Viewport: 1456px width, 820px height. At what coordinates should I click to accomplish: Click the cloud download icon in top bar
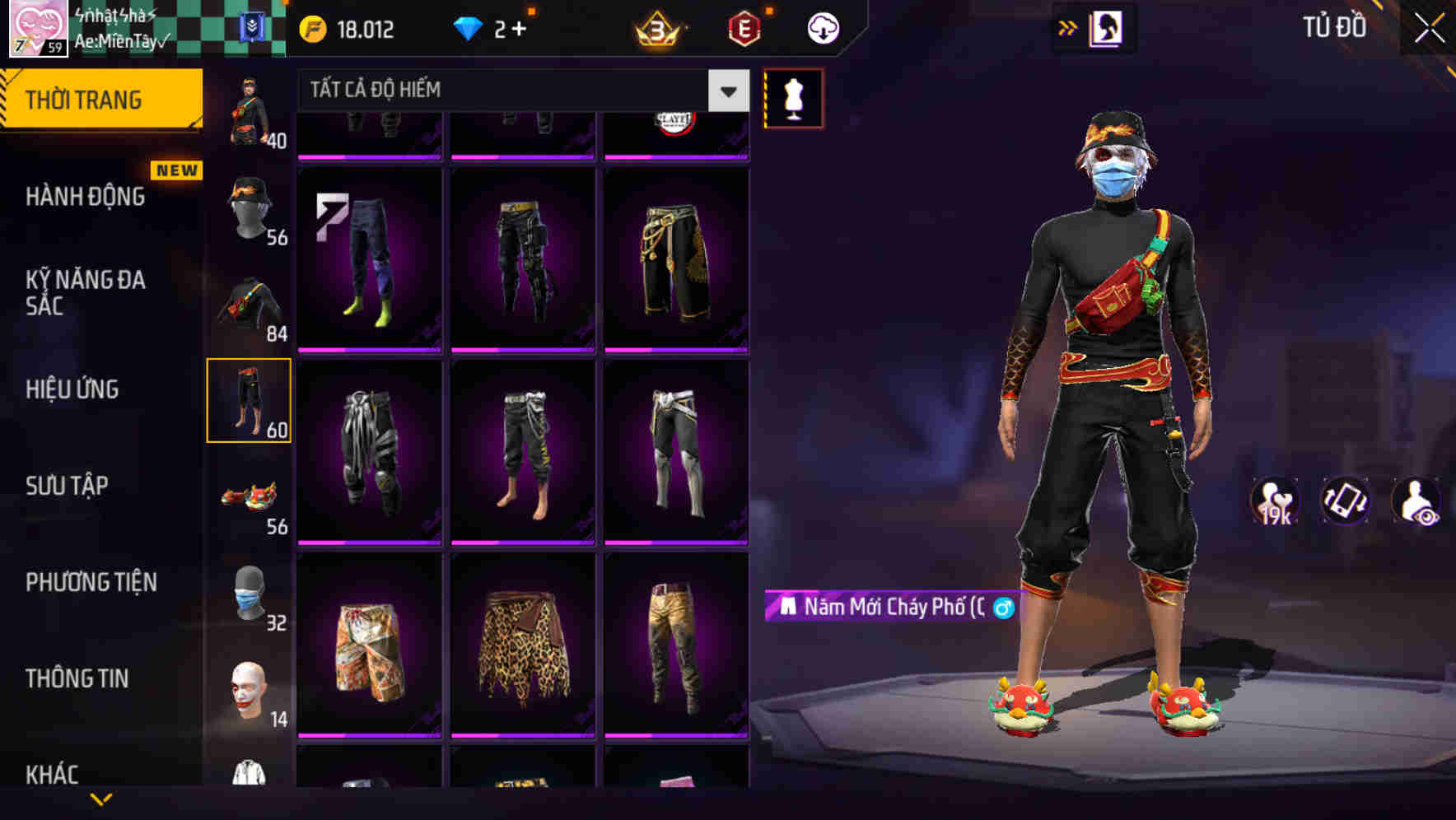[822, 27]
